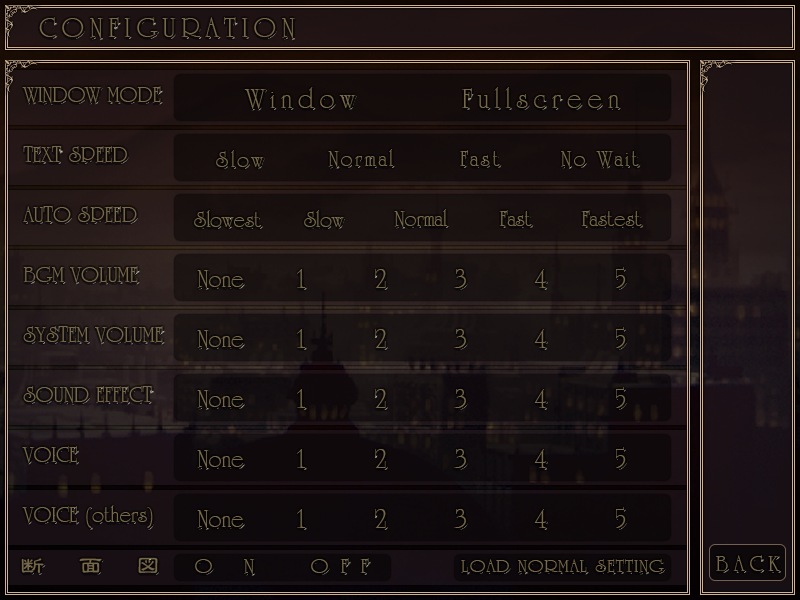Set text speed to Slow

click(240, 160)
